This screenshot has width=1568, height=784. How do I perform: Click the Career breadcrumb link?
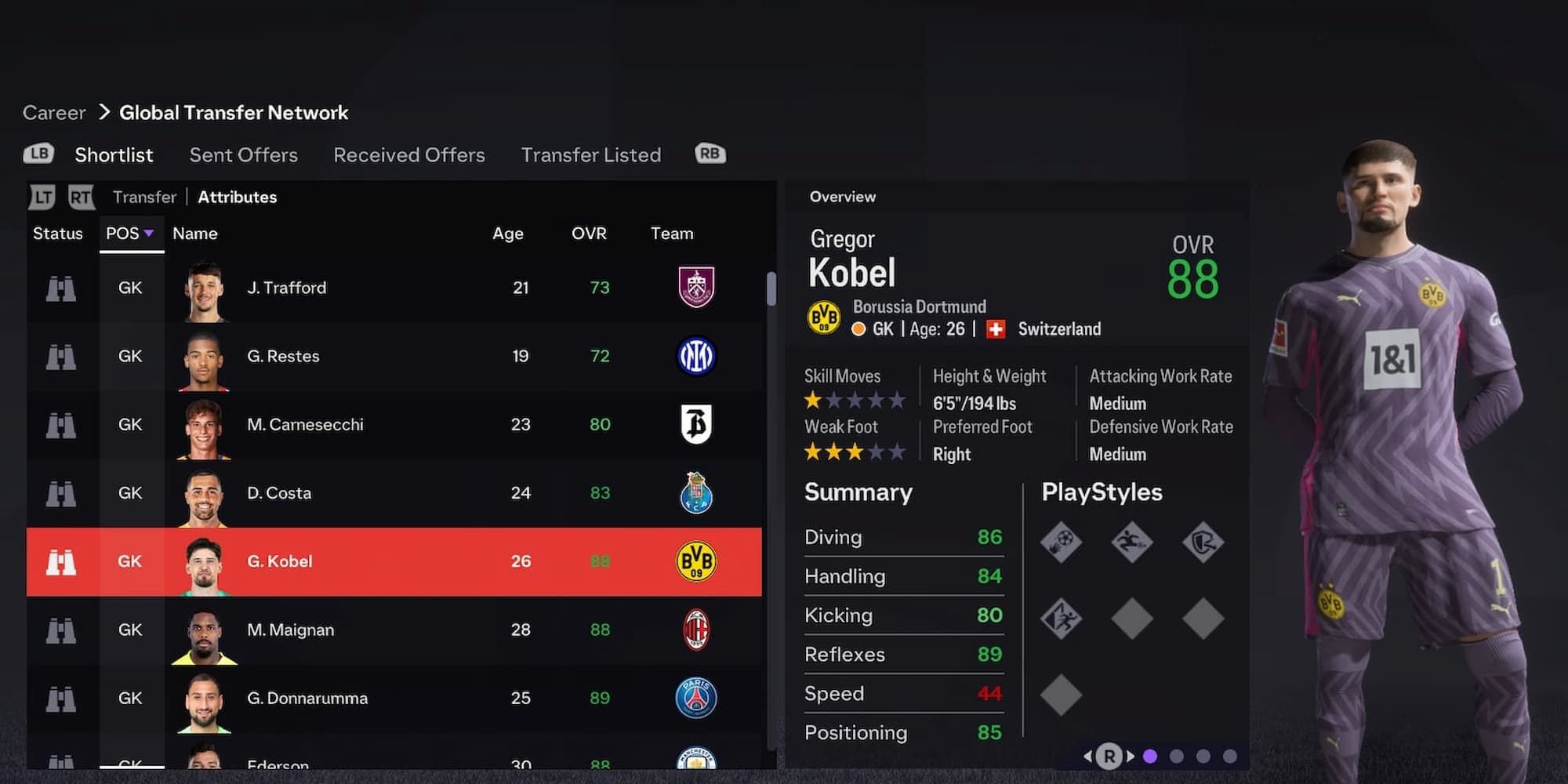53,112
